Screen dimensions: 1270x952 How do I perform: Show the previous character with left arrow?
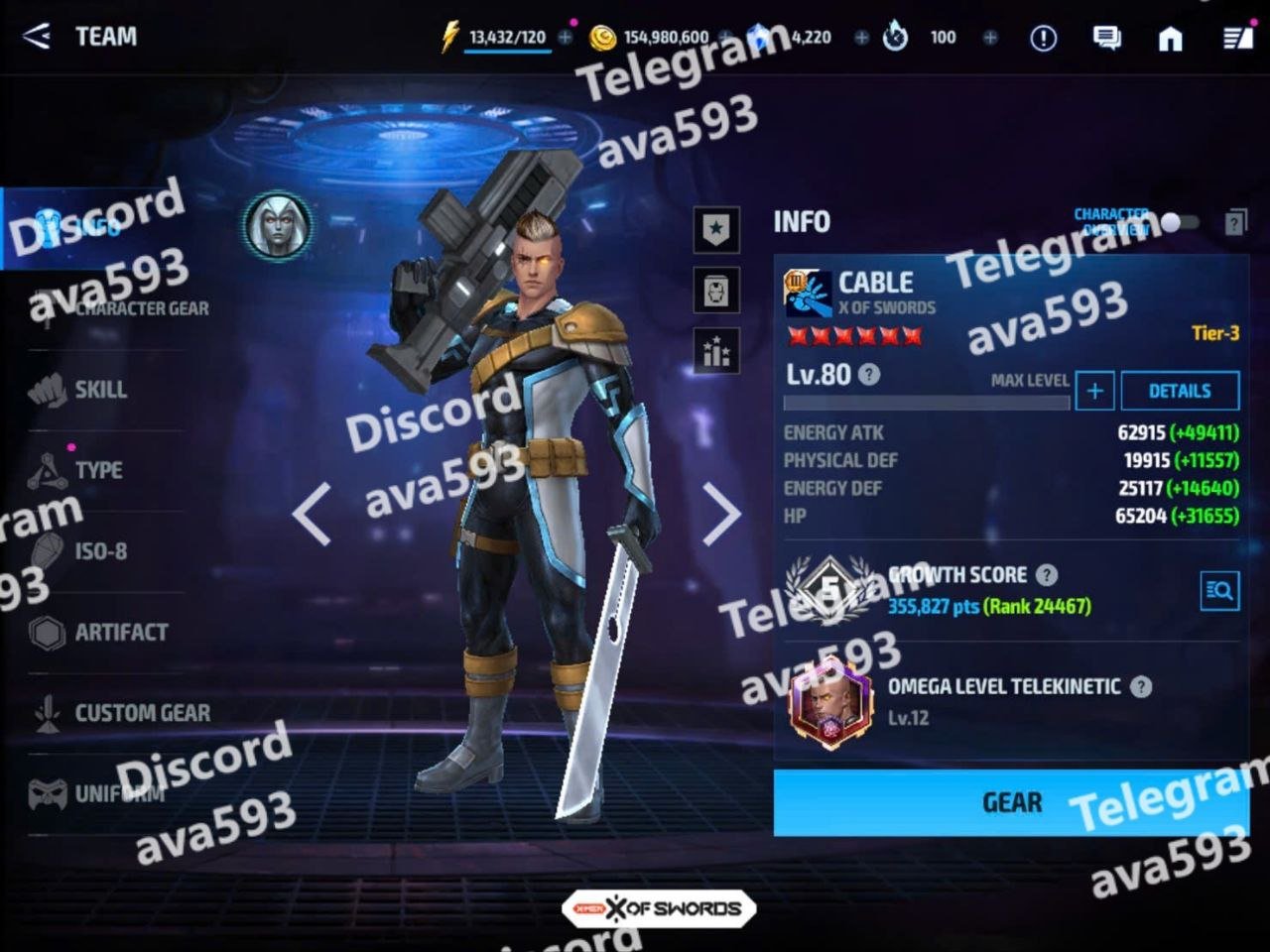pos(312,514)
